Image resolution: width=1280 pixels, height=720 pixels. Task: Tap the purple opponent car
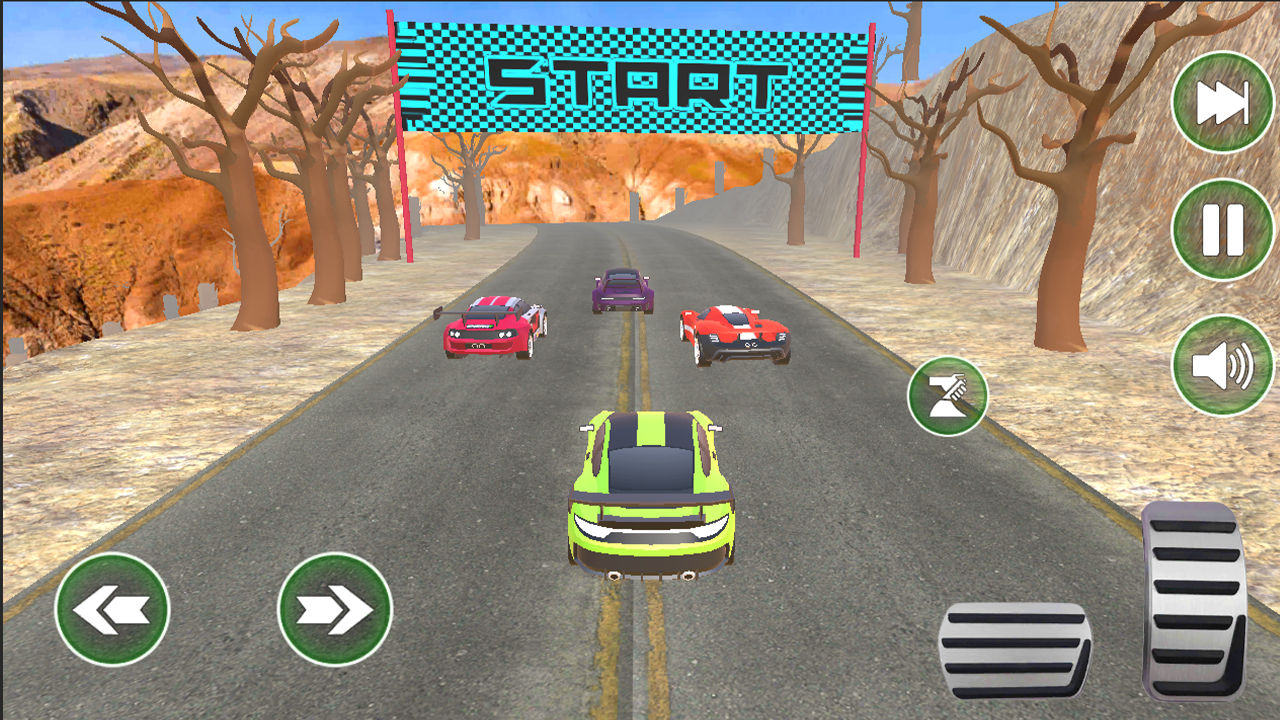[622, 290]
